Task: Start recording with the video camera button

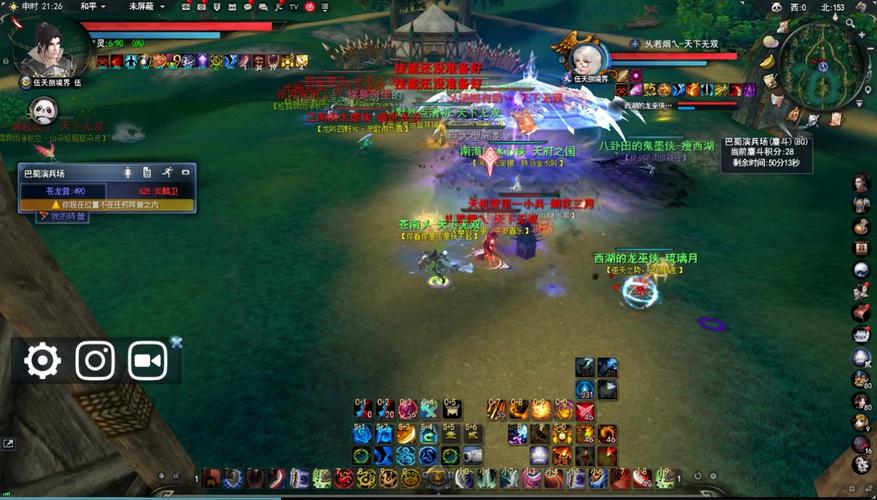Action: click(x=147, y=360)
